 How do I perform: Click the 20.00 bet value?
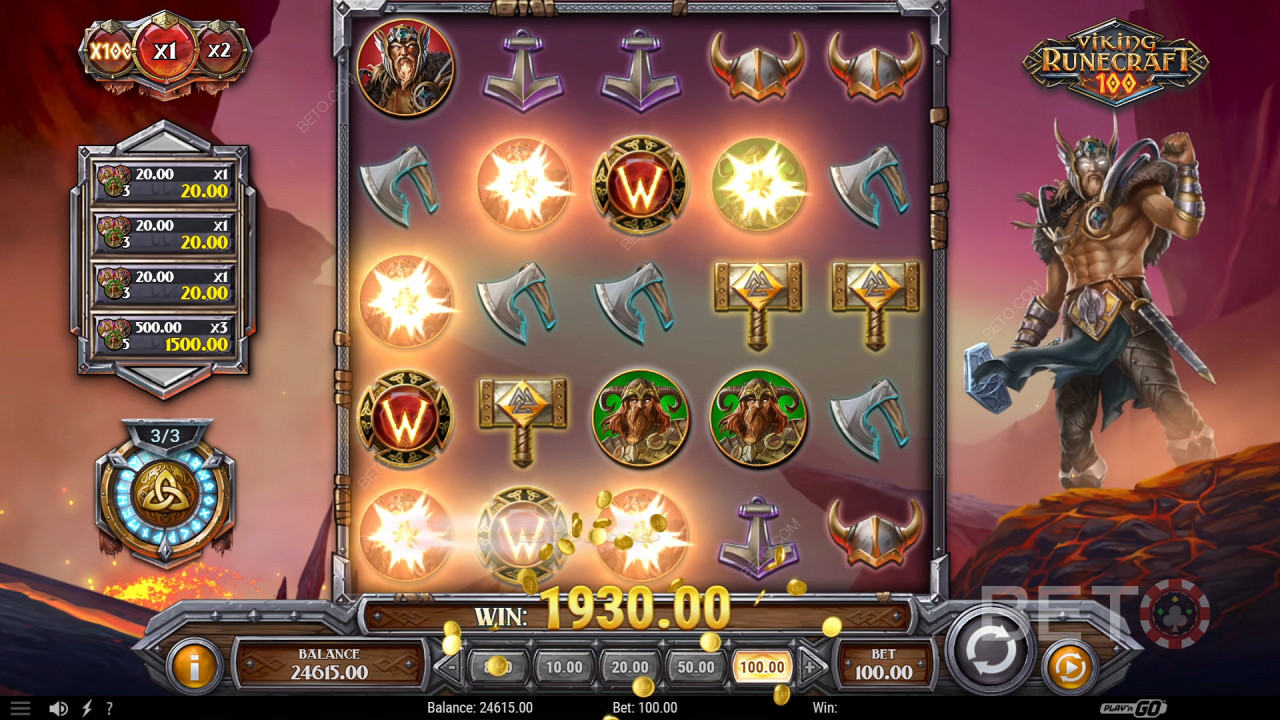629,665
